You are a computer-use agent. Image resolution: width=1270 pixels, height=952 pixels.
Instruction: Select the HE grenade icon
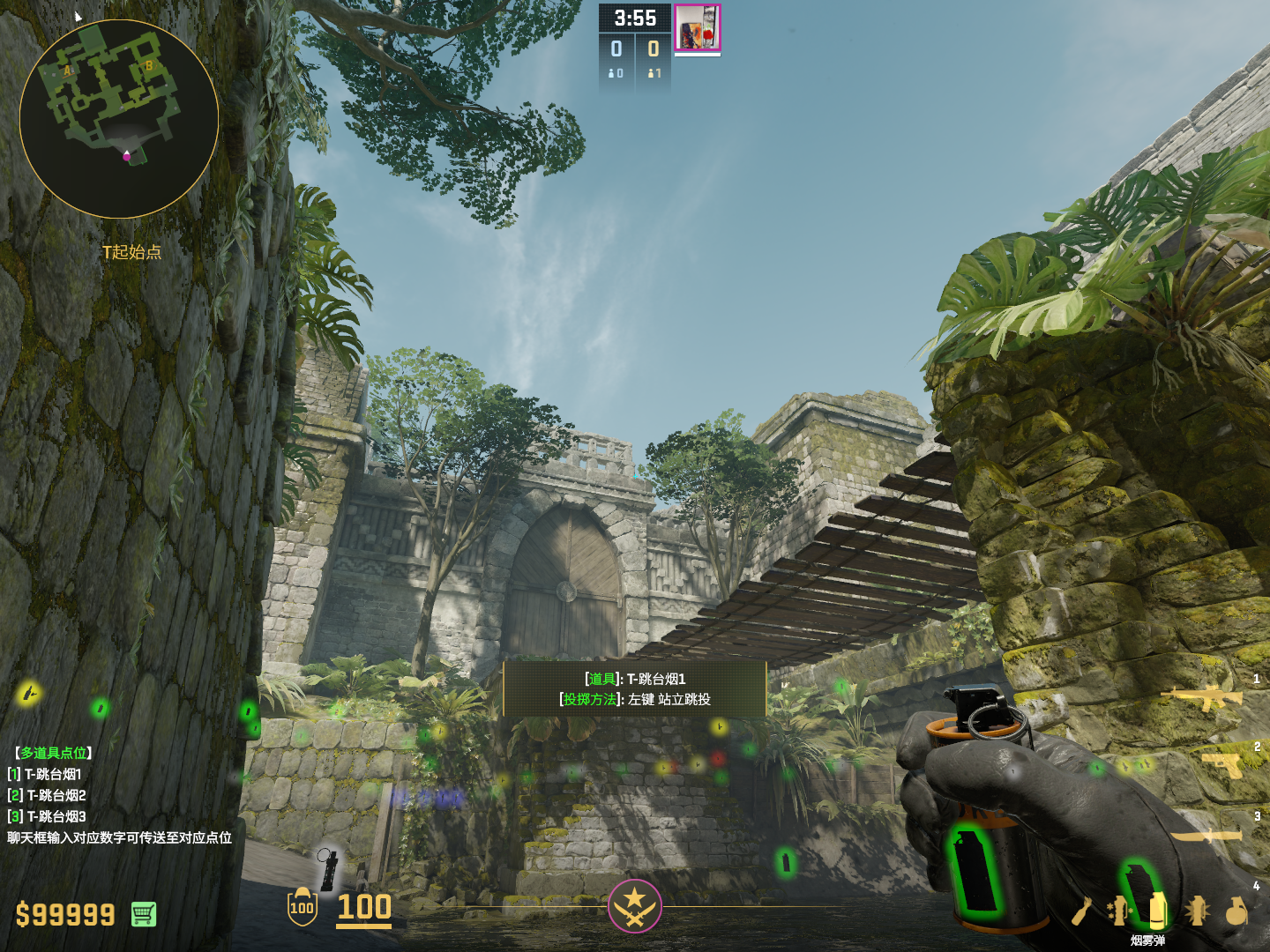(1236, 911)
